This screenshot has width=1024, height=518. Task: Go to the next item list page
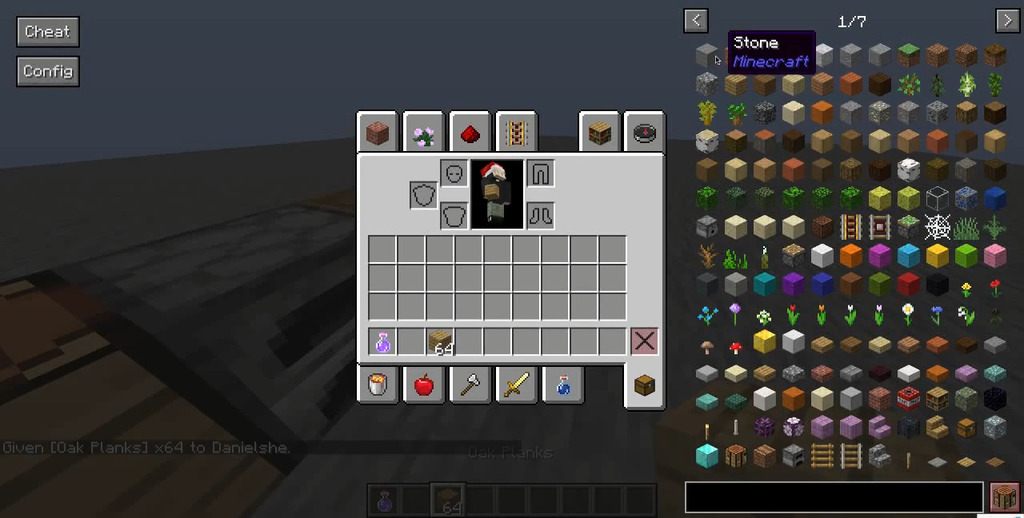pyautogui.click(x=1006, y=21)
